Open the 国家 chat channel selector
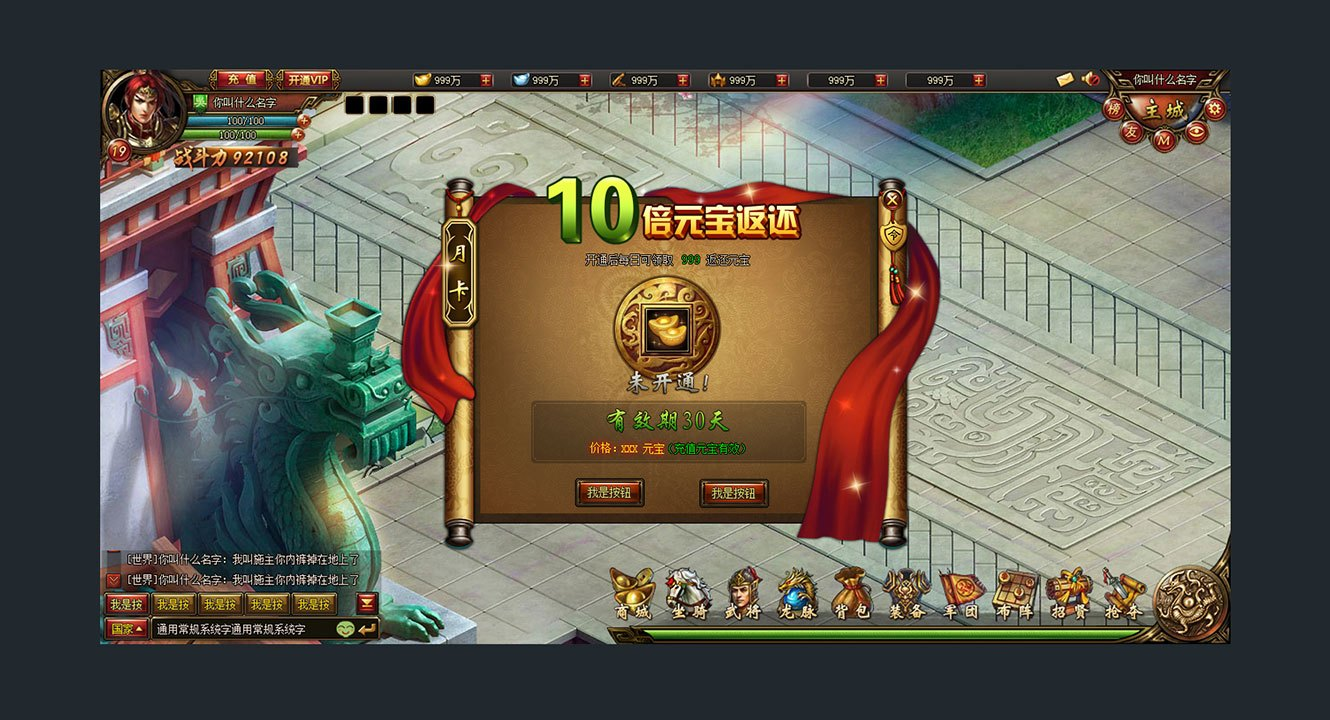This screenshot has height=720, width=1330. pos(125,627)
